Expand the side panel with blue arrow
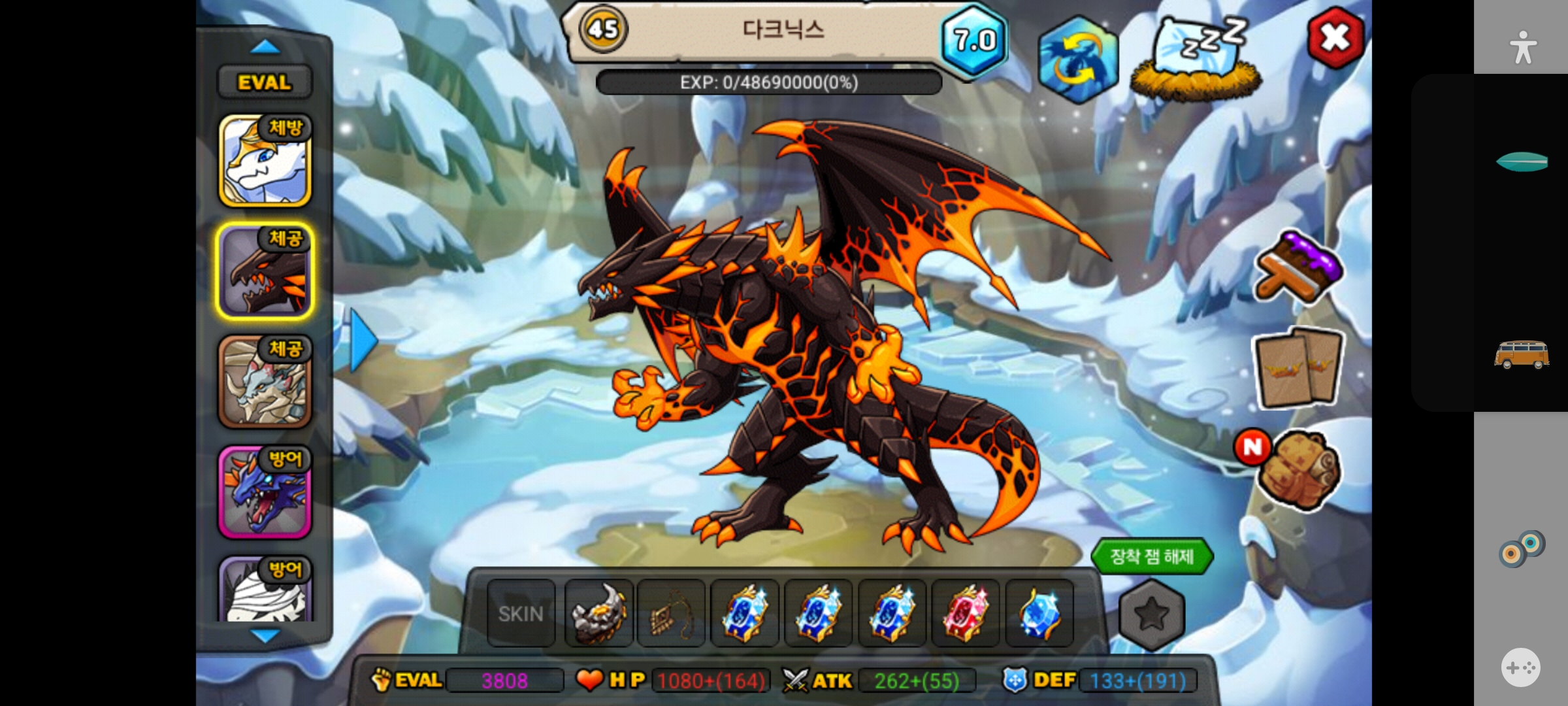 [363, 341]
